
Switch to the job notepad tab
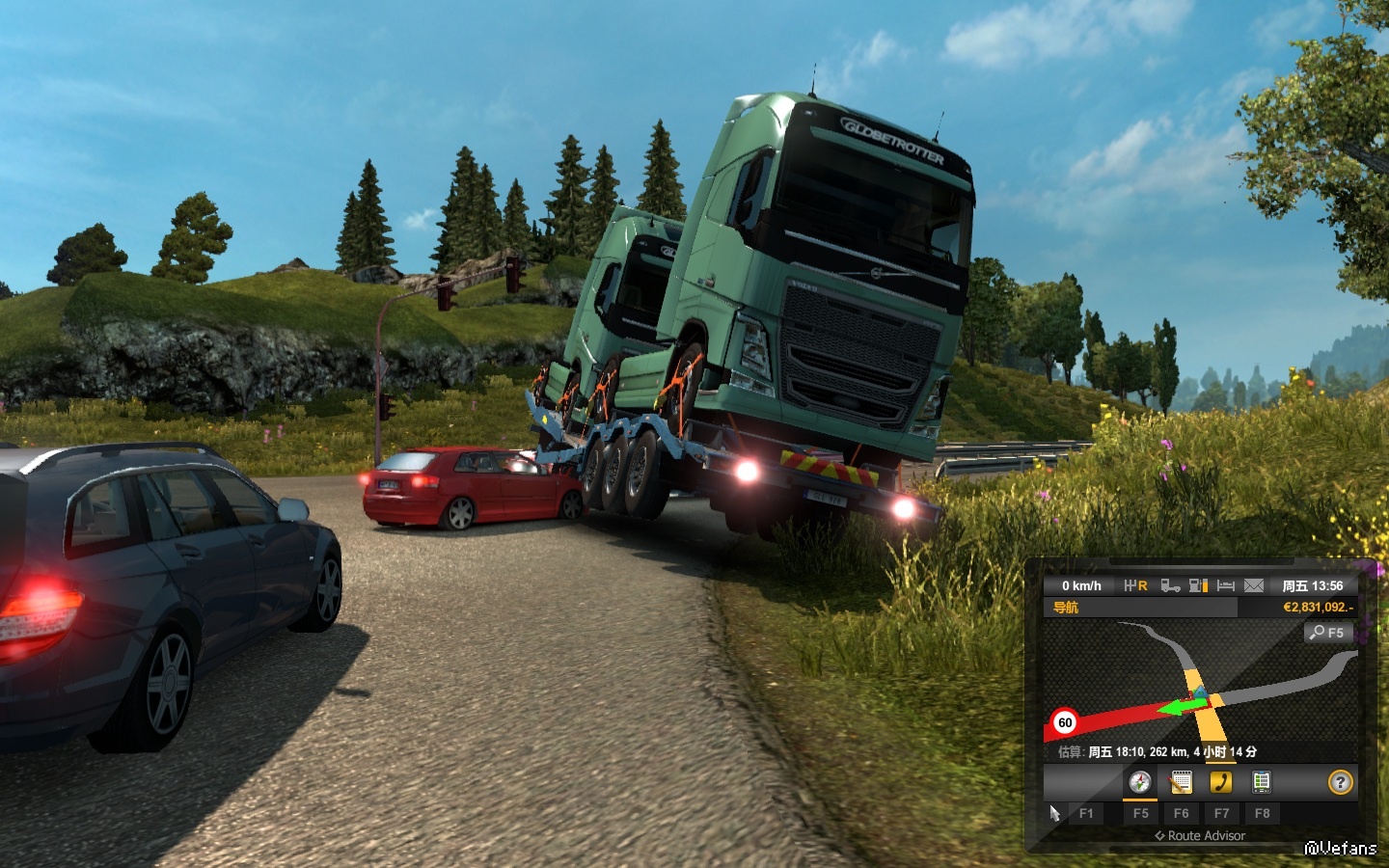(x=1181, y=782)
